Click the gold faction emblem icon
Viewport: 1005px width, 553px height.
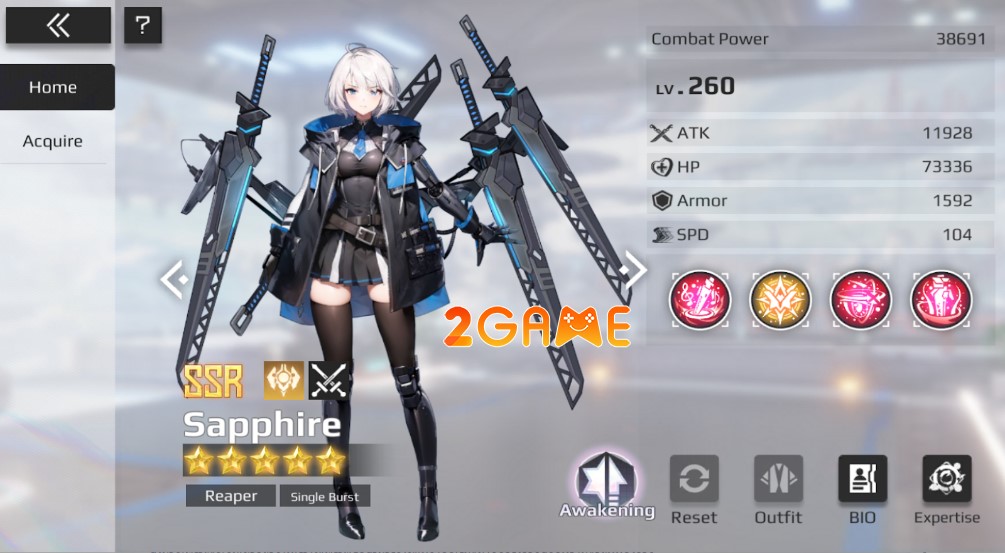click(284, 380)
